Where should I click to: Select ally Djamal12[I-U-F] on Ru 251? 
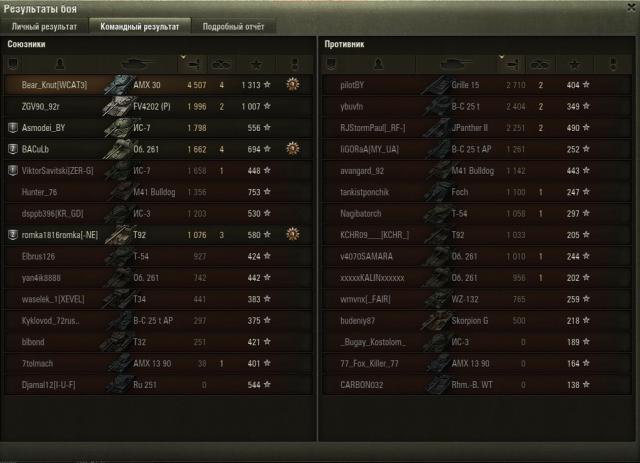pos(49,384)
